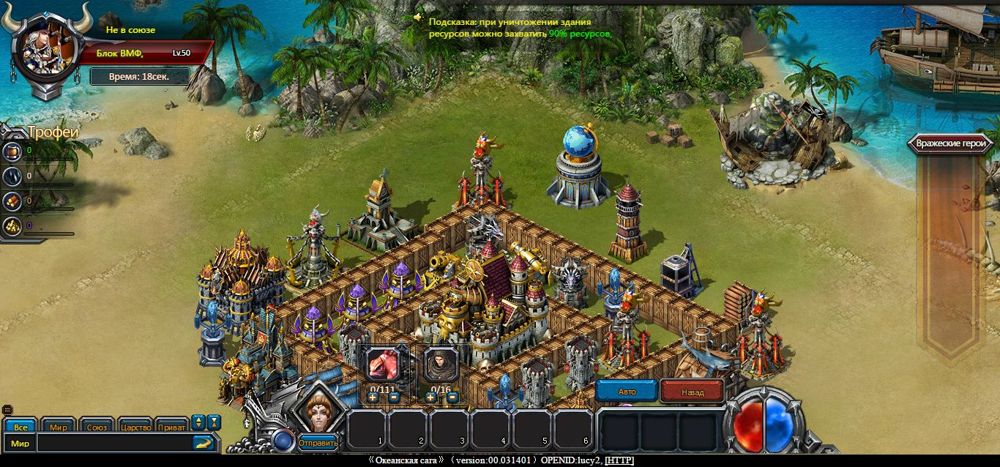Click the red and blue orb
This screenshot has height=467, width=1000.
pos(763,423)
